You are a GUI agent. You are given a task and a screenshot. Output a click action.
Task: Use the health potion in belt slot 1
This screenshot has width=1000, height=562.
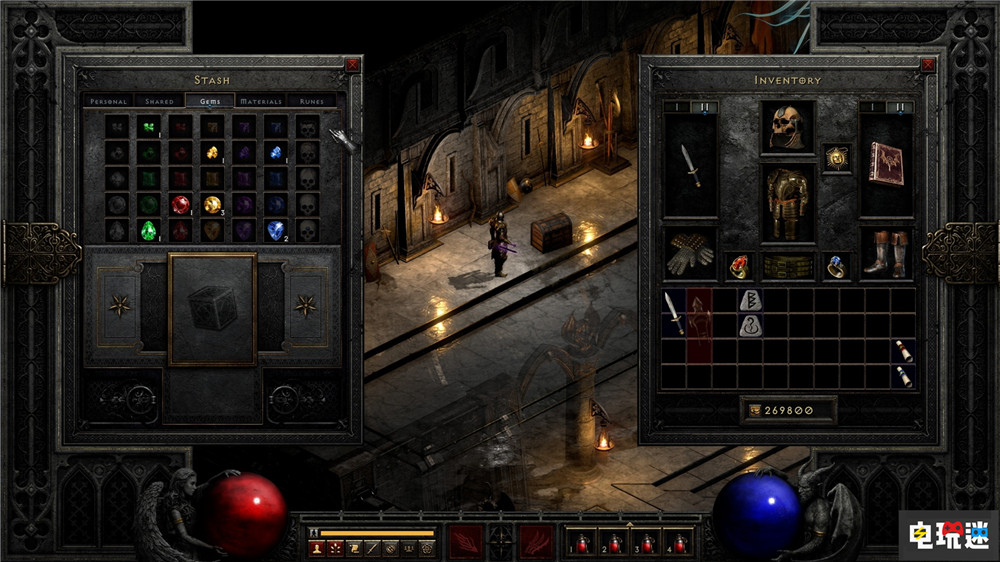click(x=581, y=541)
